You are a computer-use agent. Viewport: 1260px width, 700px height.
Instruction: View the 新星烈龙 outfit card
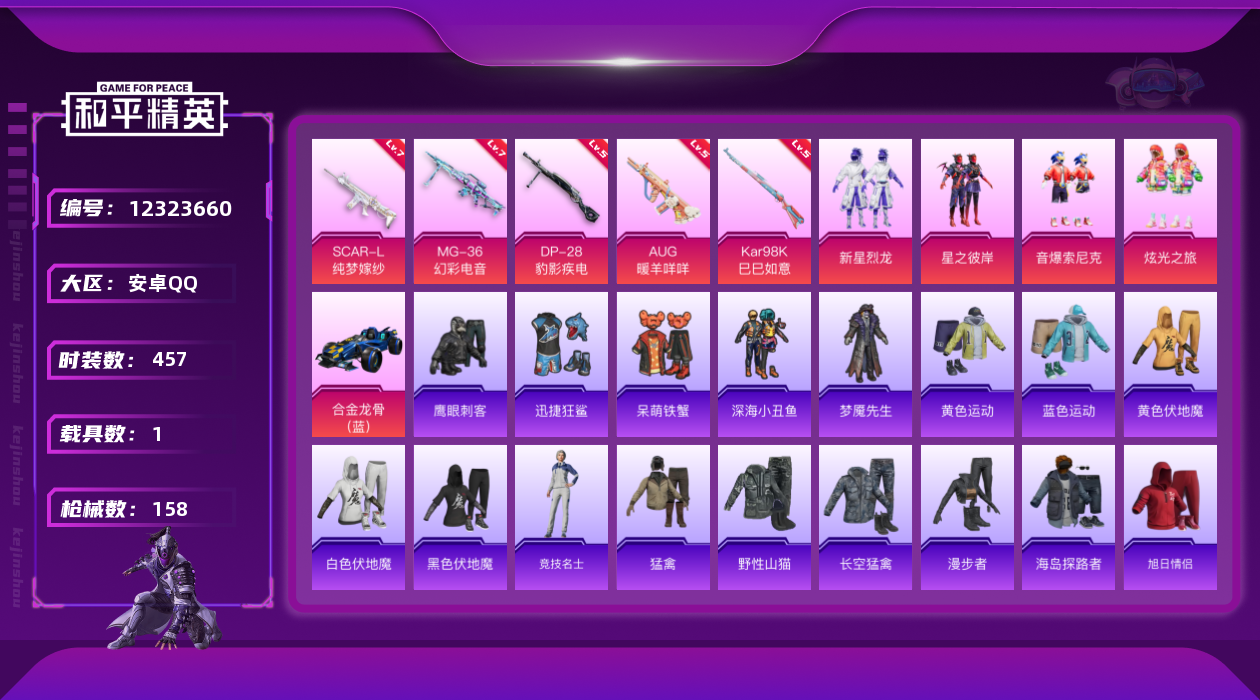[865, 211]
